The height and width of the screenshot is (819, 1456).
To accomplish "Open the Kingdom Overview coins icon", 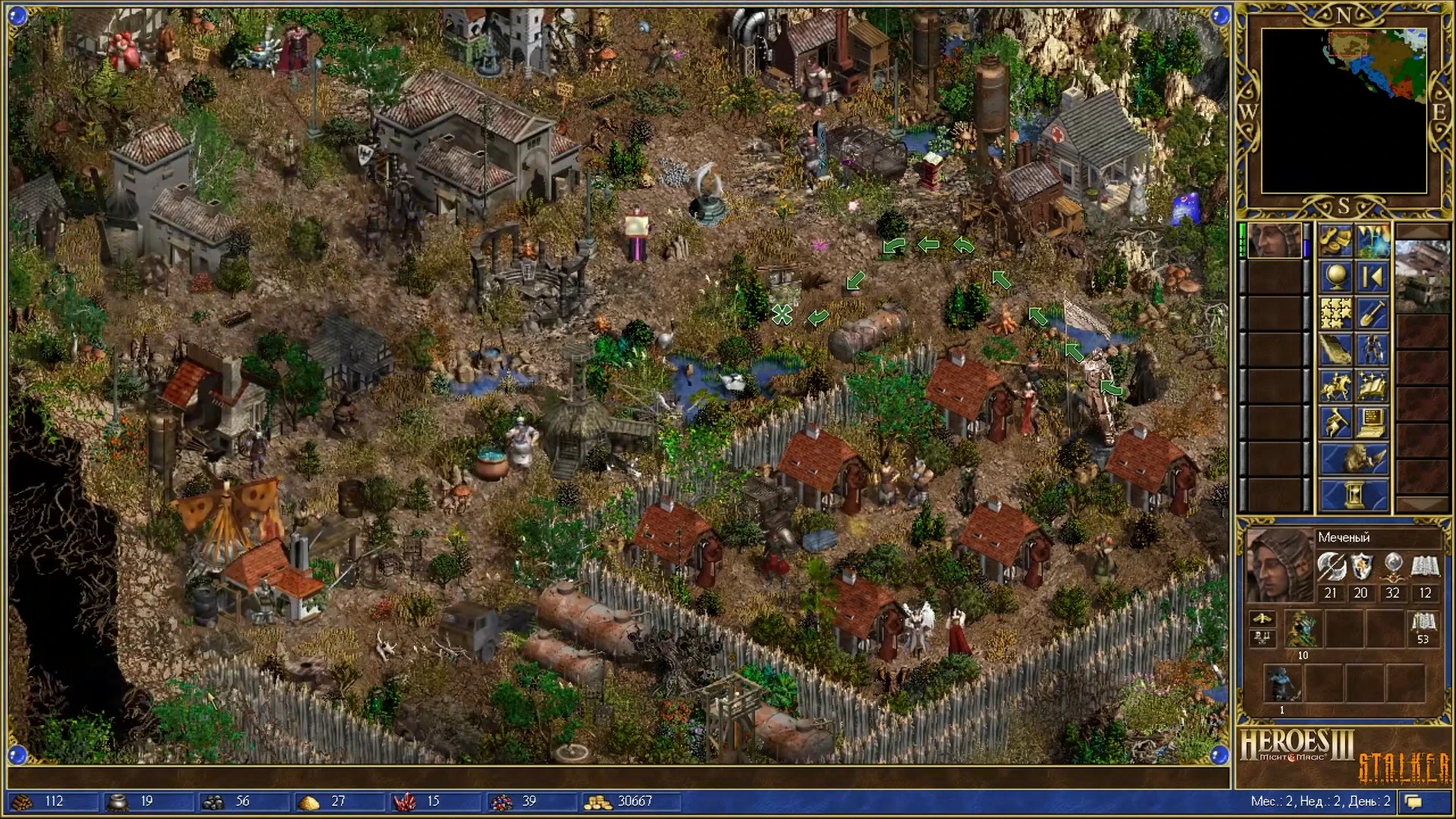I will coord(1335,240).
